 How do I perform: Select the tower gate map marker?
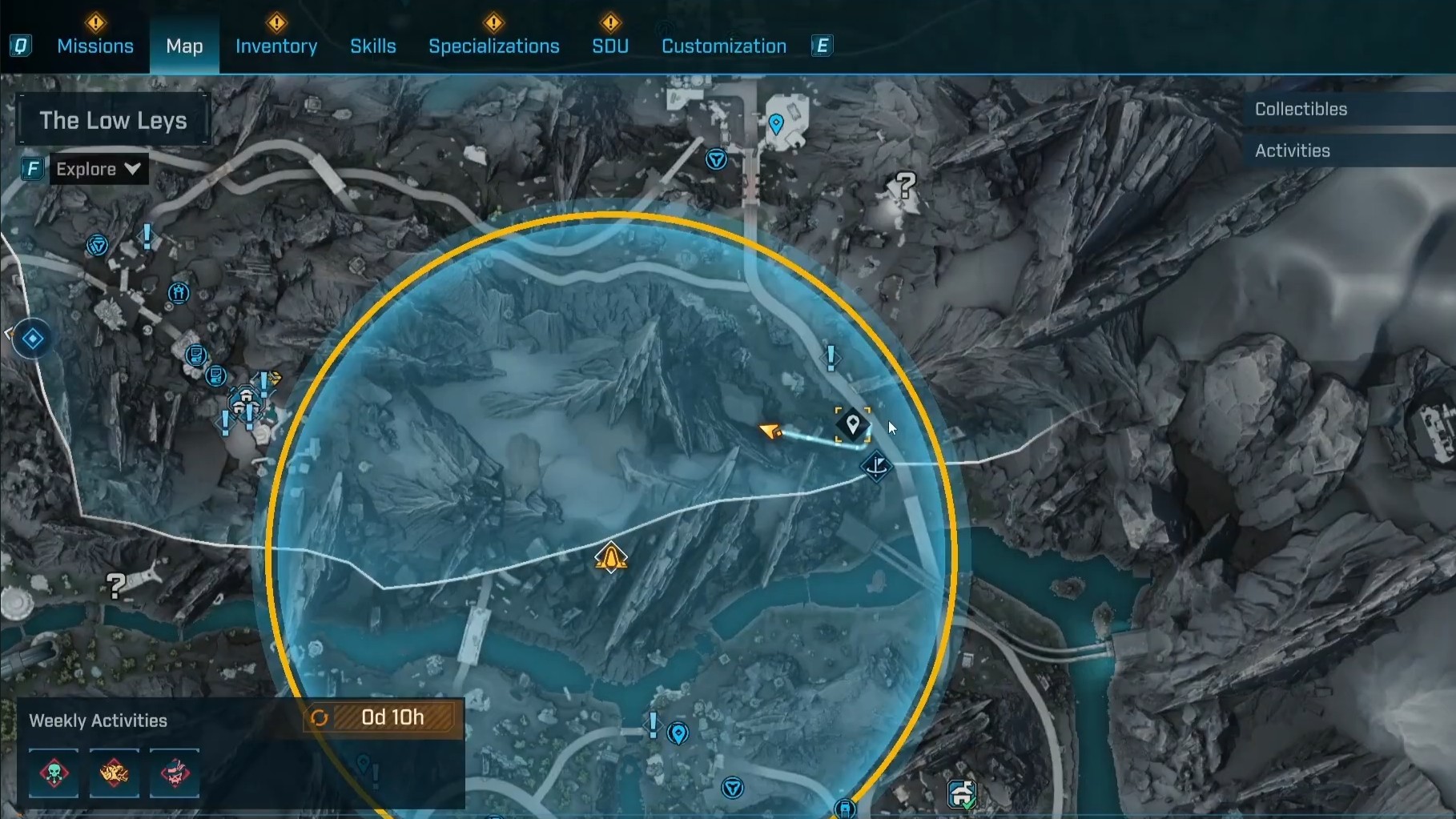pyautogui.click(x=179, y=293)
